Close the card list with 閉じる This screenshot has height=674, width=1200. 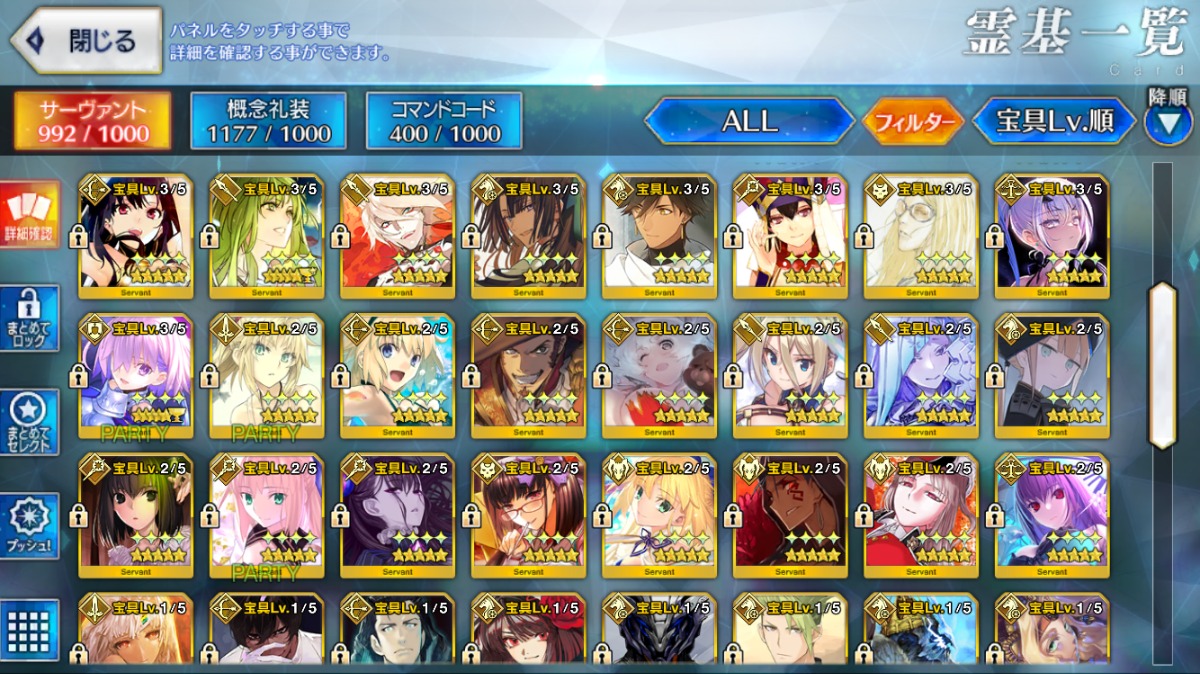(86, 41)
